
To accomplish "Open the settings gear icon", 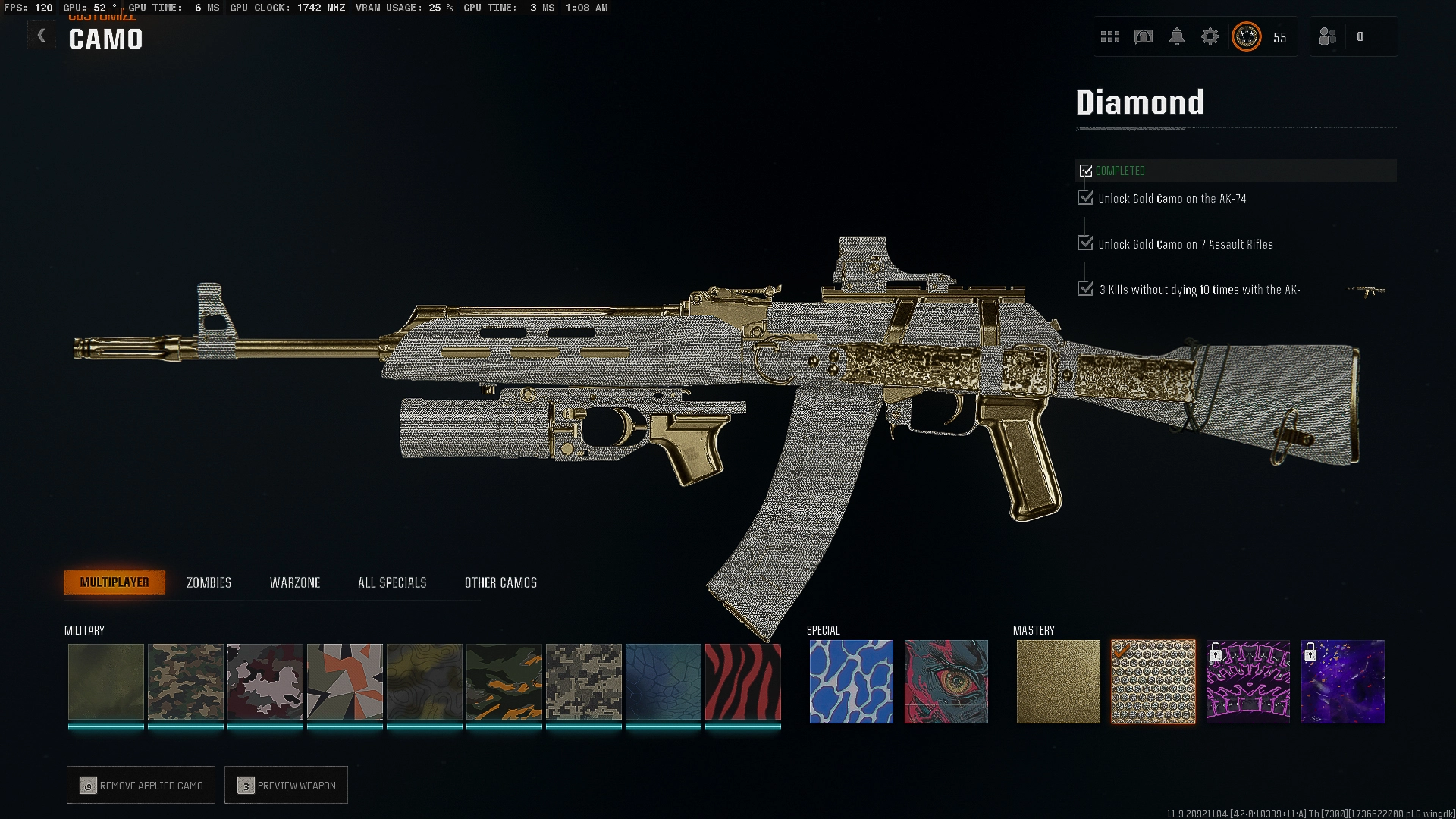I will pos(1210,36).
